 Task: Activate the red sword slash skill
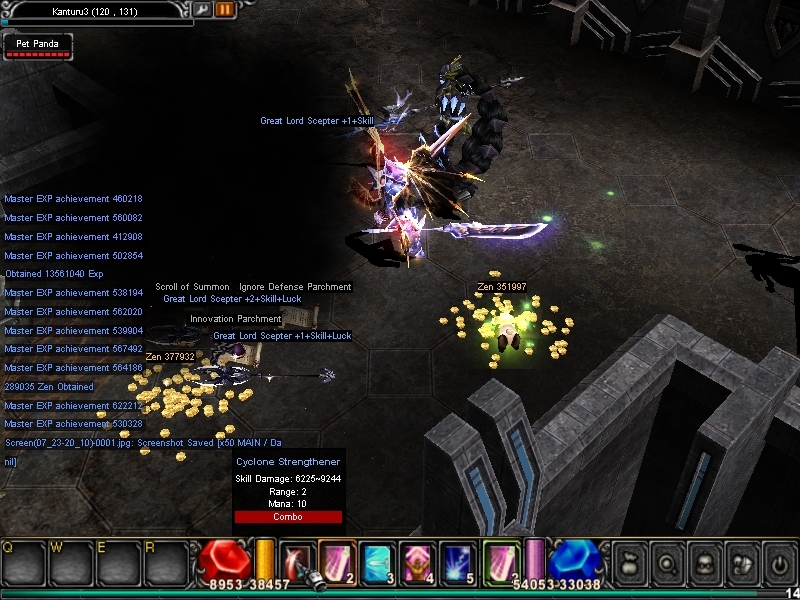click(x=297, y=559)
